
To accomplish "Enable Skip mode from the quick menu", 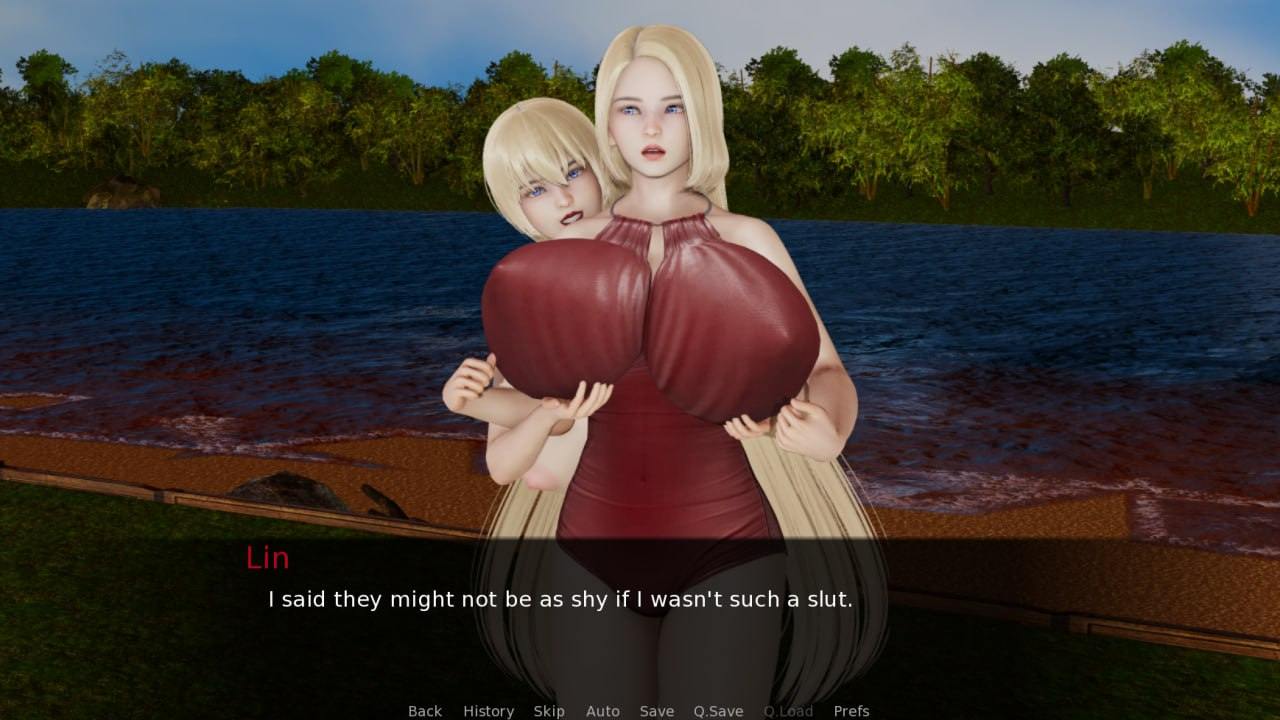I will pyautogui.click(x=549, y=710).
